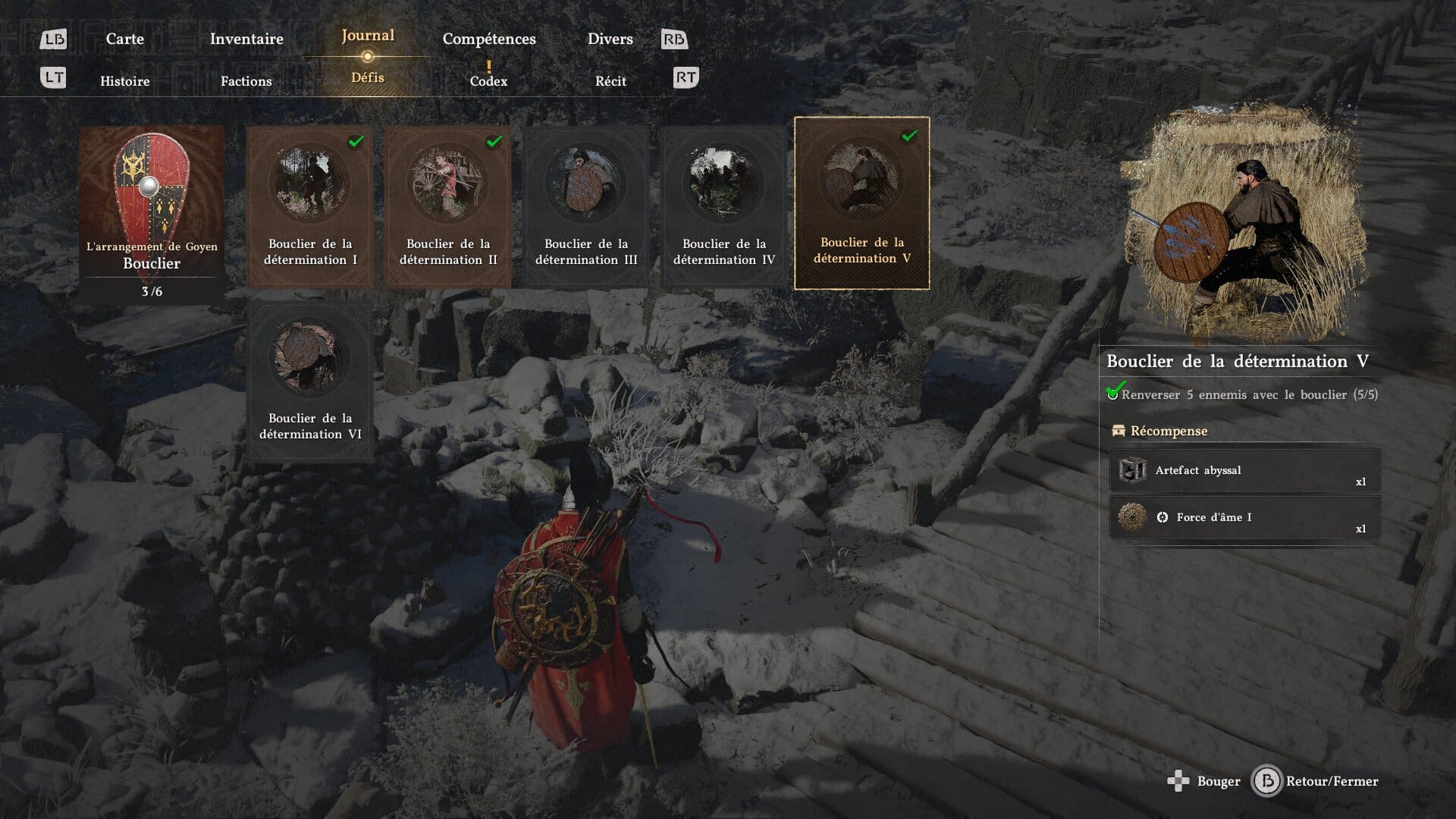Pick the Bouclier de la détermination IV card
The width and height of the screenshot is (1456, 819).
tap(724, 206)
